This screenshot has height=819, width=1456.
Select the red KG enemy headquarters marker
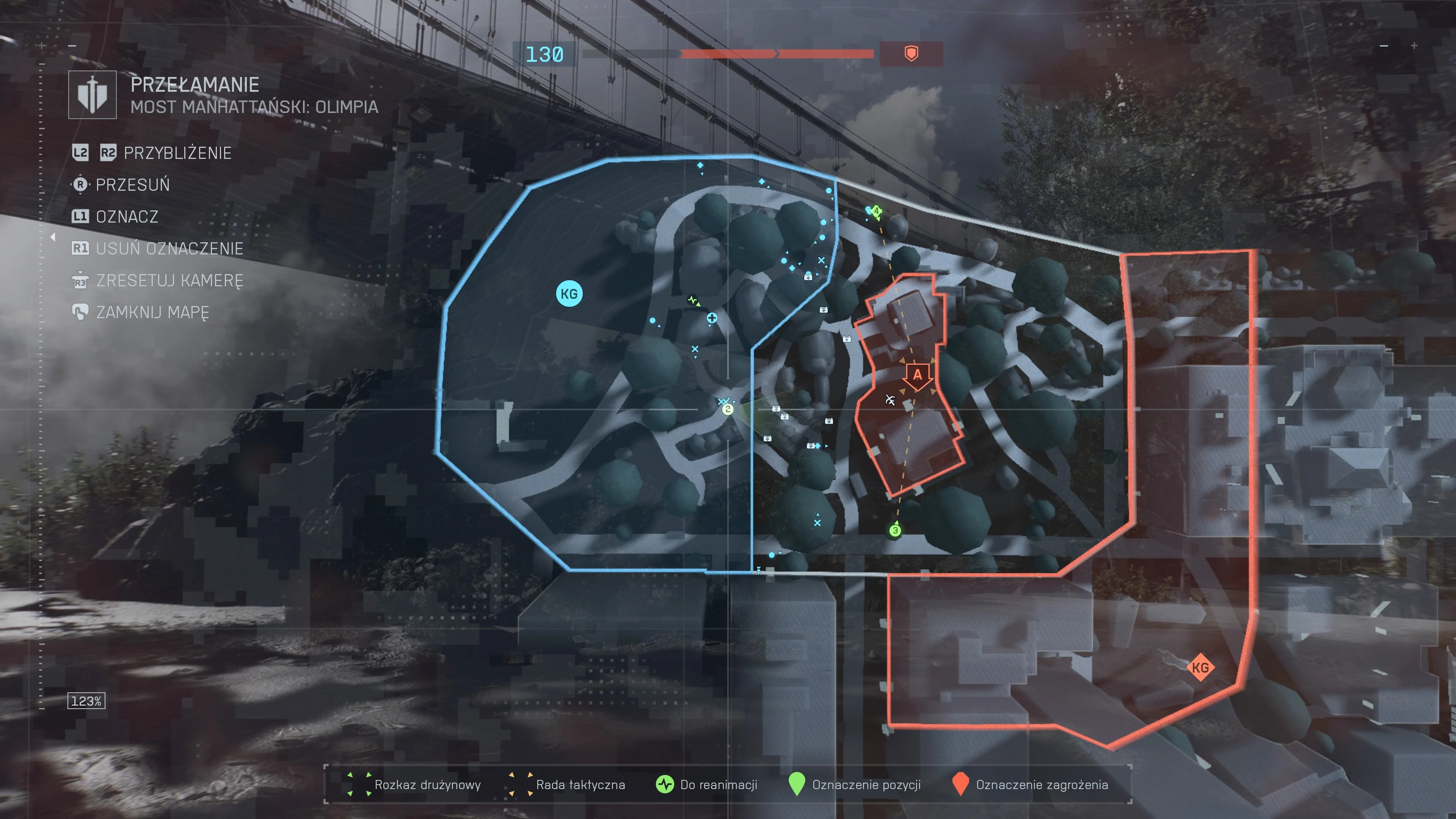tap(1200, 667)
